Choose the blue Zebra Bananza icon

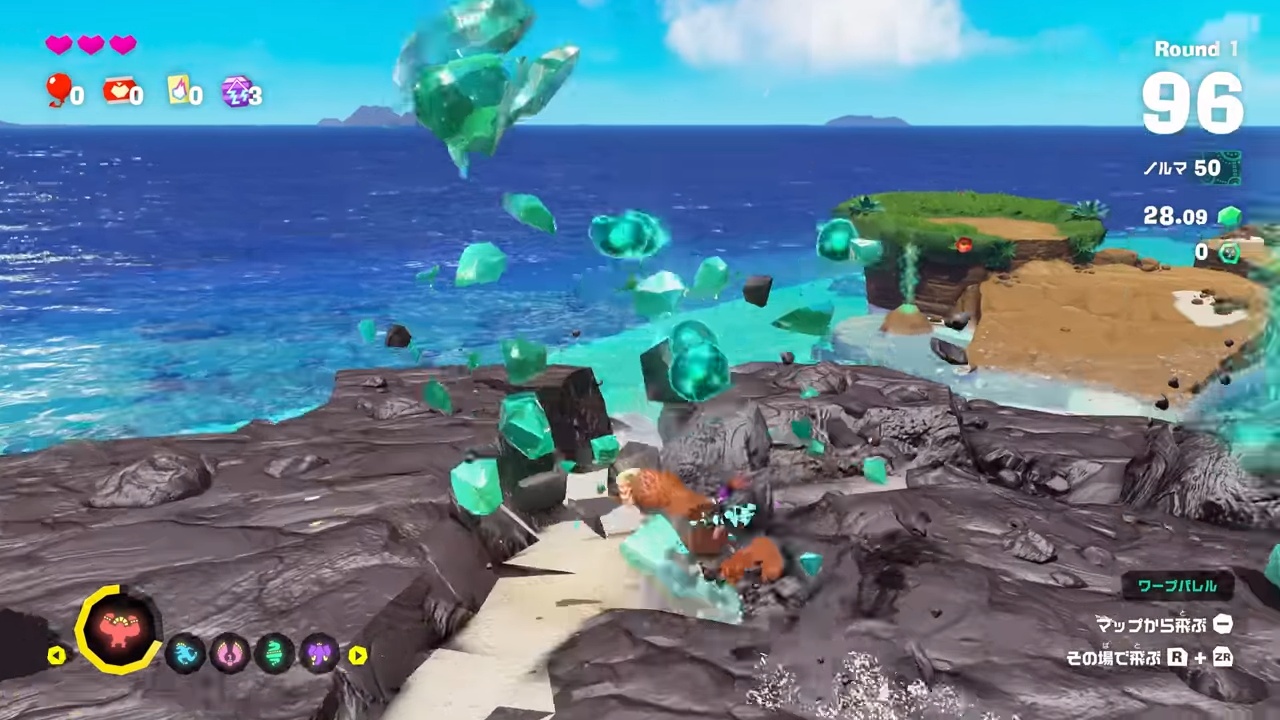pyautogui.click(x=185, y=654)
